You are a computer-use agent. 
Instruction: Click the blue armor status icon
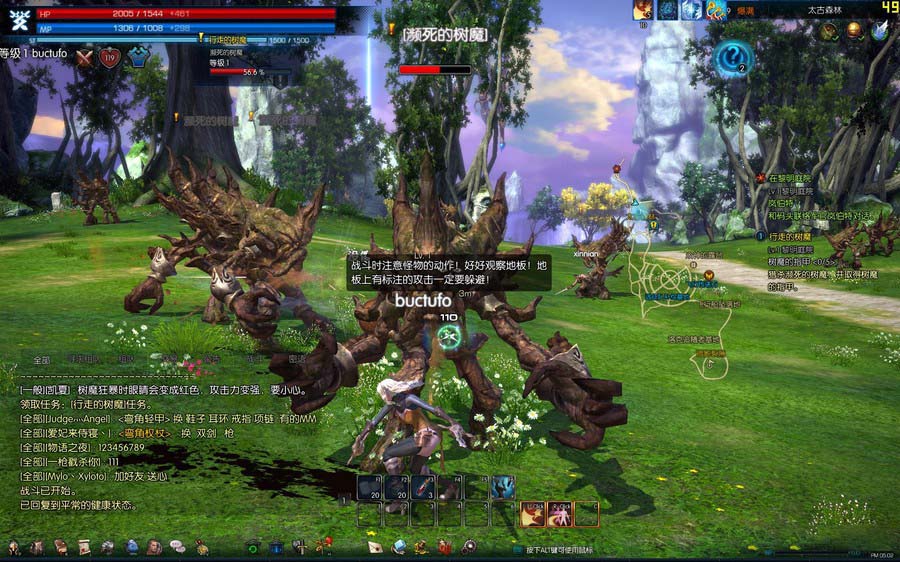coord(137,57)
